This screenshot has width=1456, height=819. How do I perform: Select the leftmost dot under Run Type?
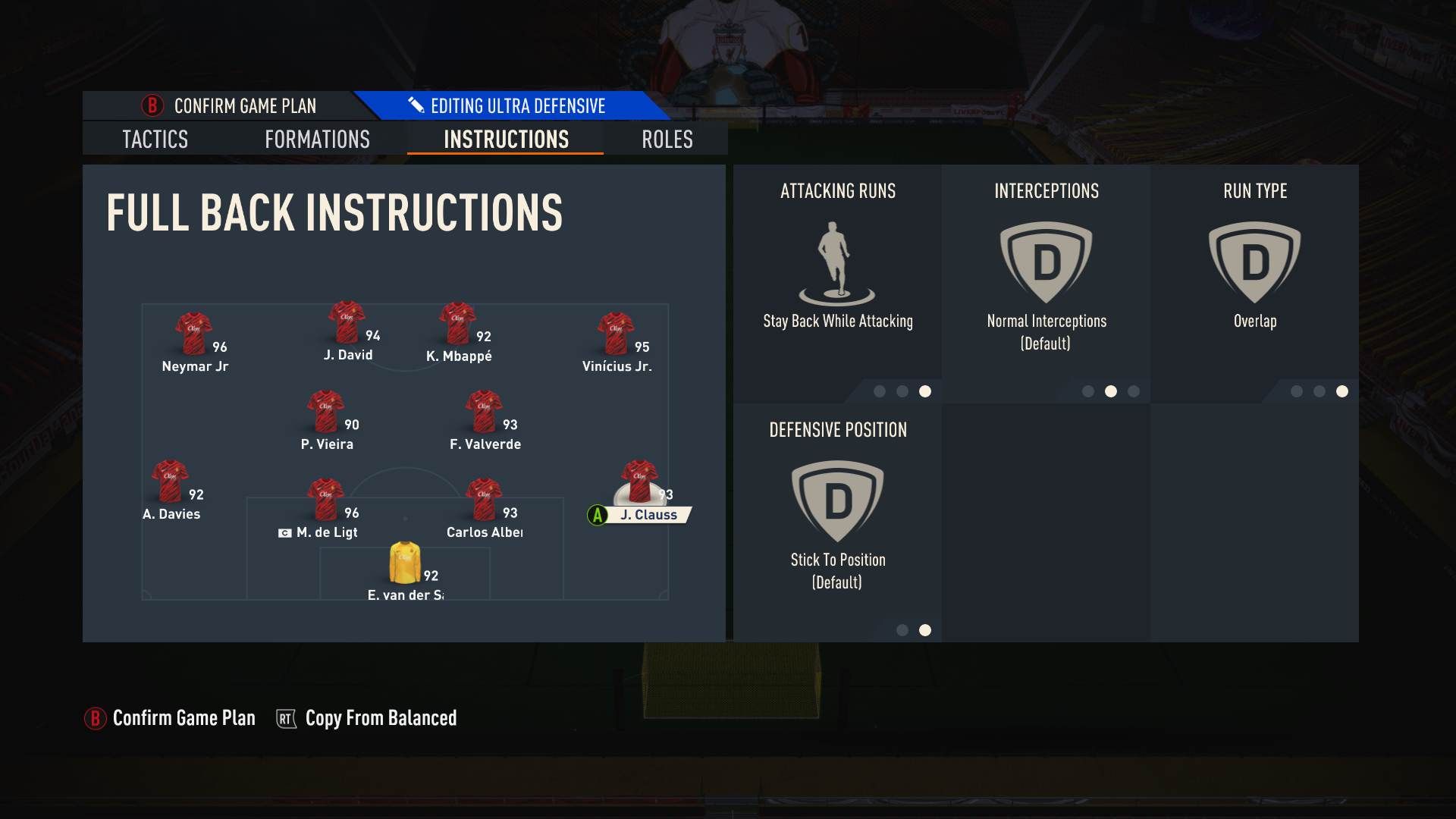[x=1298, y=392]
